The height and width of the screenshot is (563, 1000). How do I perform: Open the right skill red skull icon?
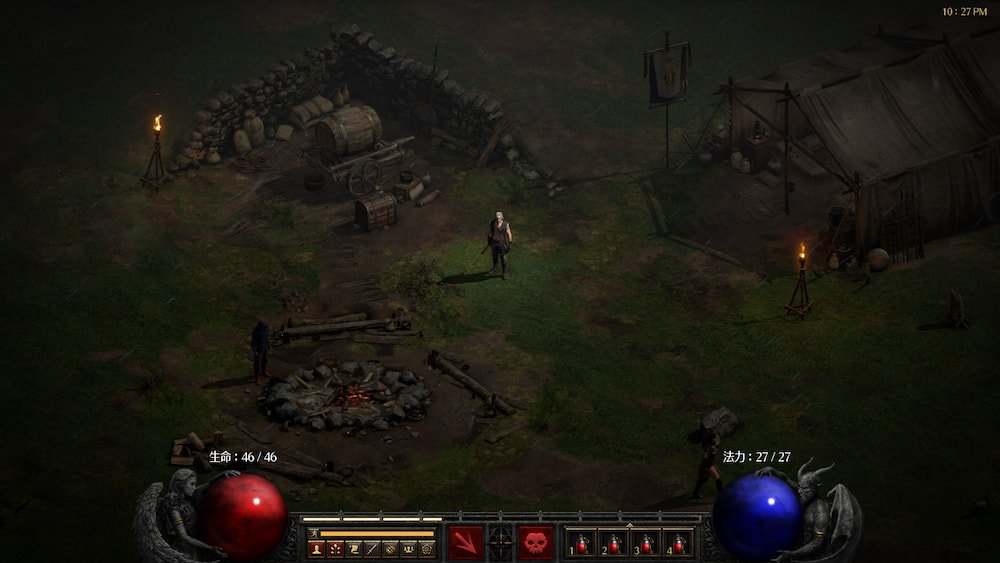coord(536,542)
